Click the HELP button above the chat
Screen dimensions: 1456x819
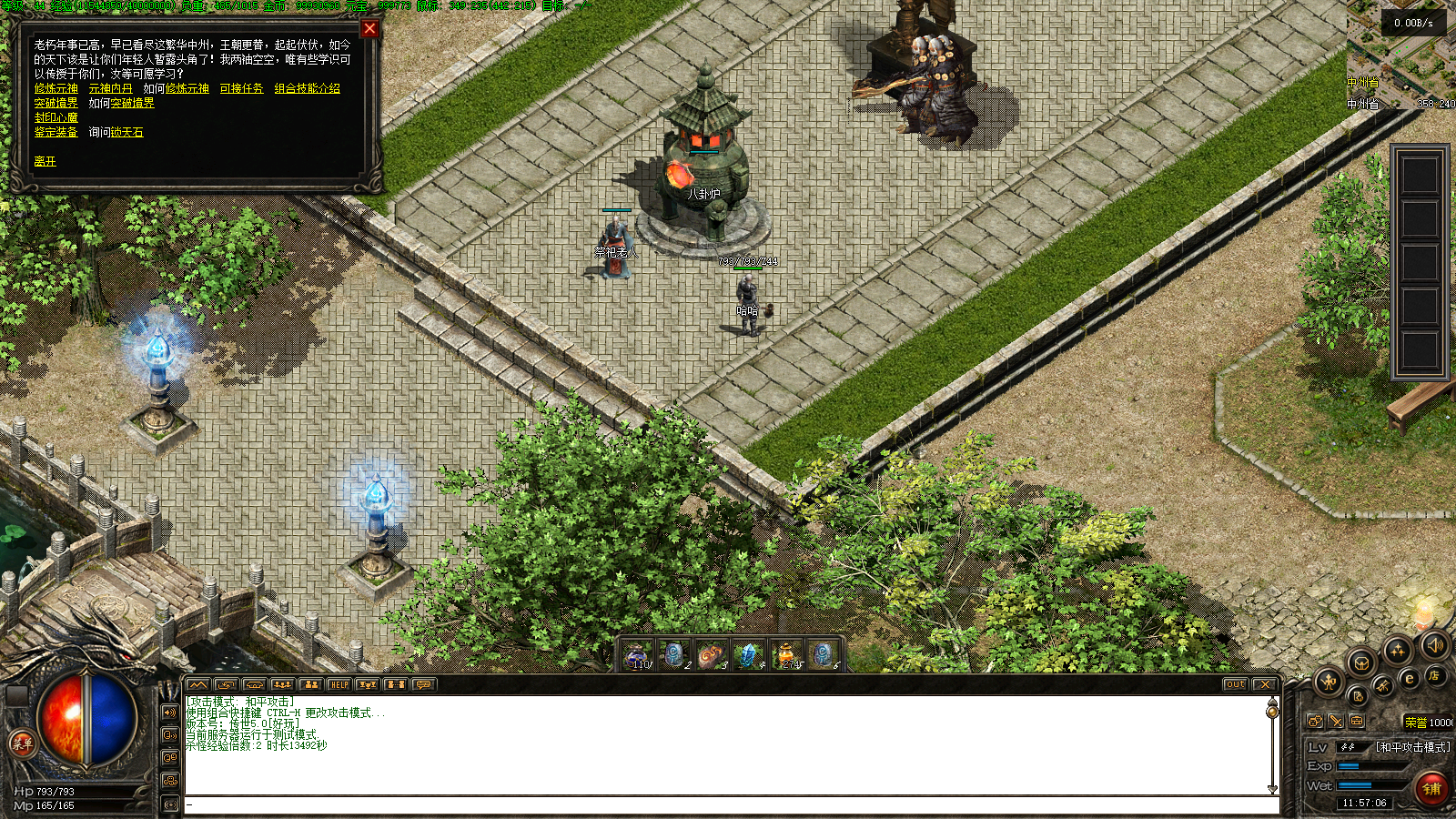click(339, 684)
